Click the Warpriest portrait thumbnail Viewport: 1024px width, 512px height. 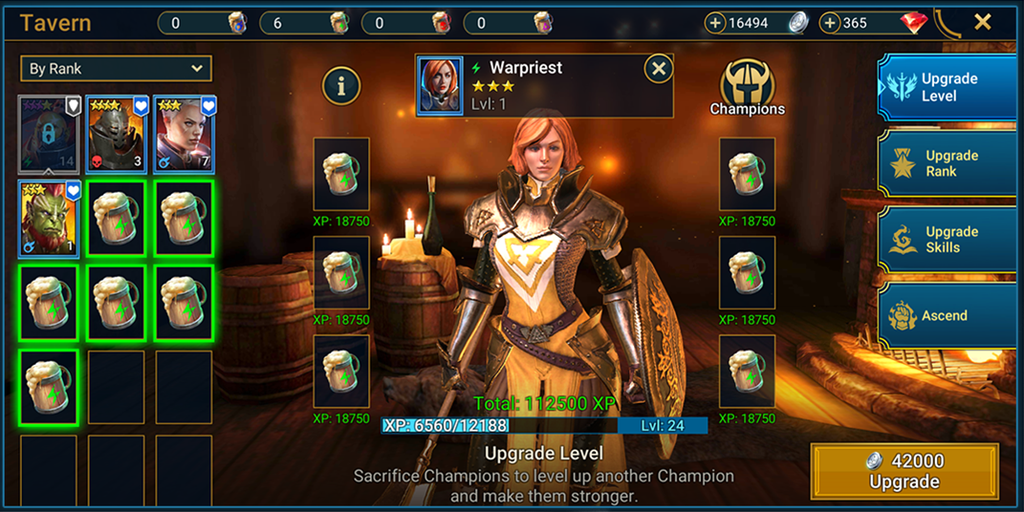(440, 86)
